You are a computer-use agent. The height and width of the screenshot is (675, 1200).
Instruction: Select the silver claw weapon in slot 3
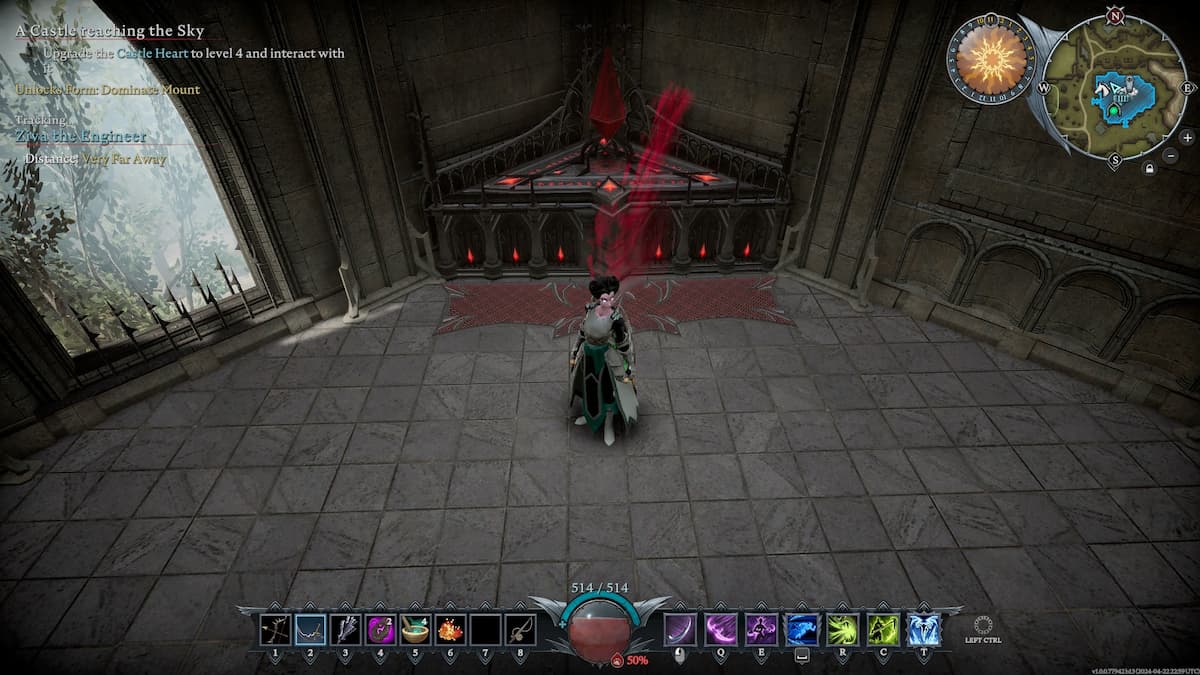(x=345, y=630)
